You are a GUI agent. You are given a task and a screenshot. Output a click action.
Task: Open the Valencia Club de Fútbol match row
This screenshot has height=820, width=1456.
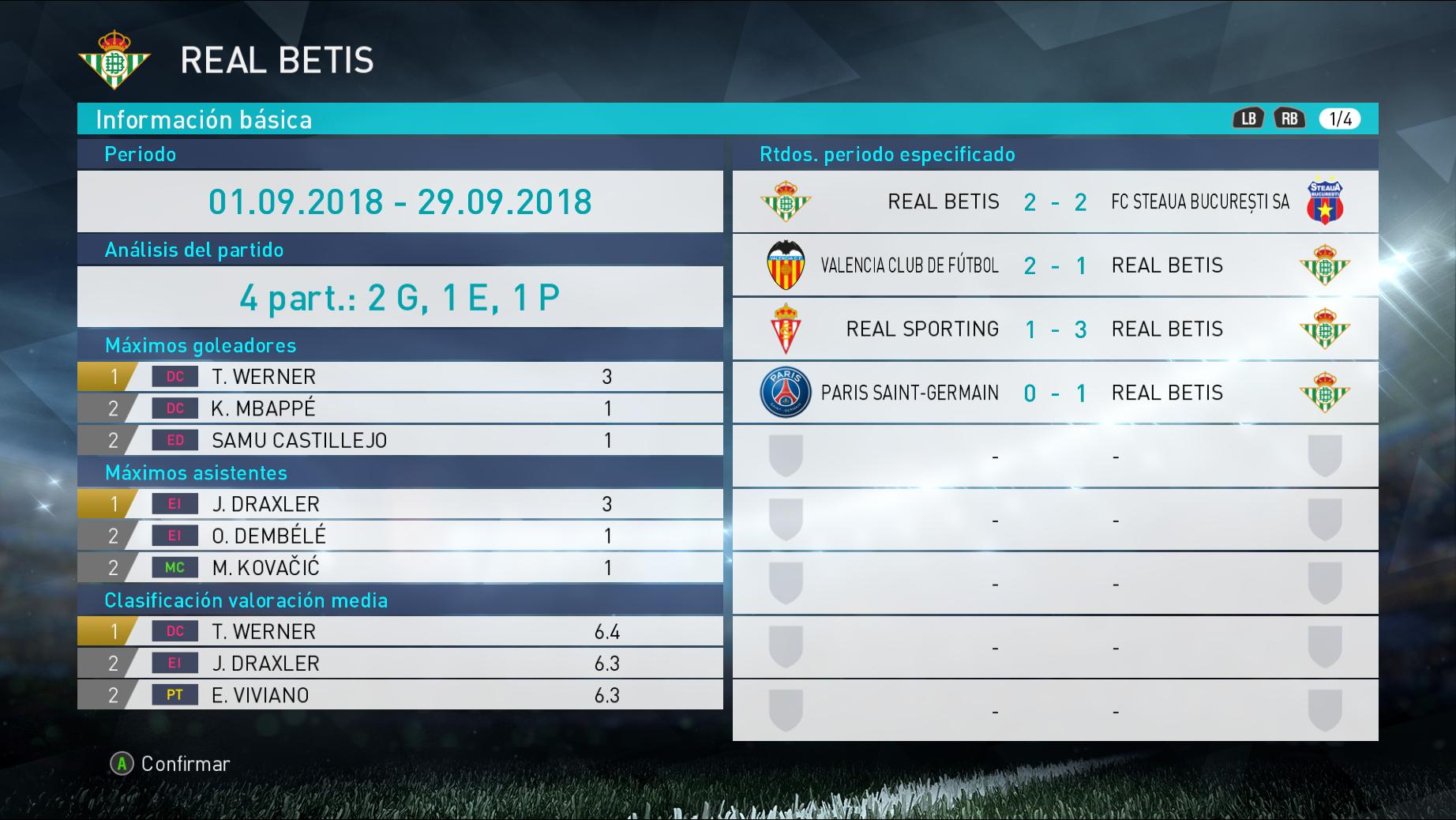(1055, 265)
